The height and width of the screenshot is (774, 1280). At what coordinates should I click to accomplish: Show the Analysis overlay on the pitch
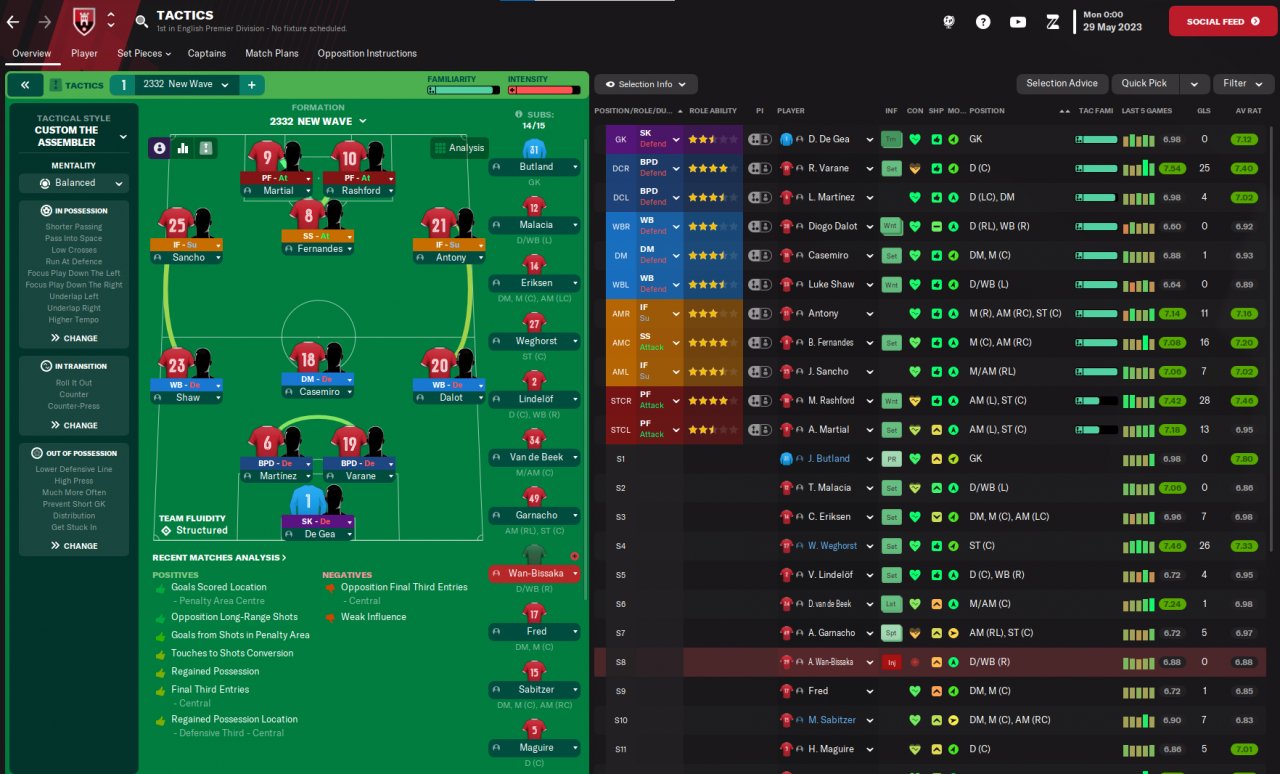pos(459,148)
